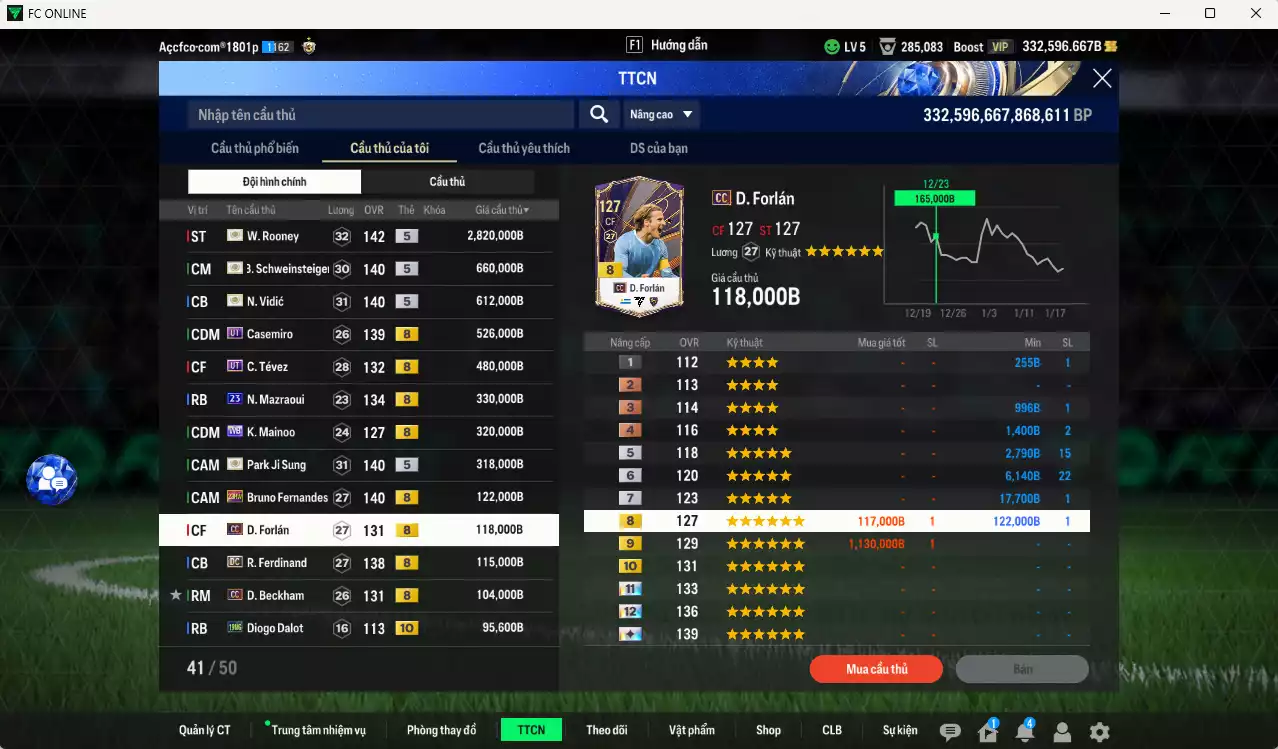Open the gear settings icon

(1099, 732)
